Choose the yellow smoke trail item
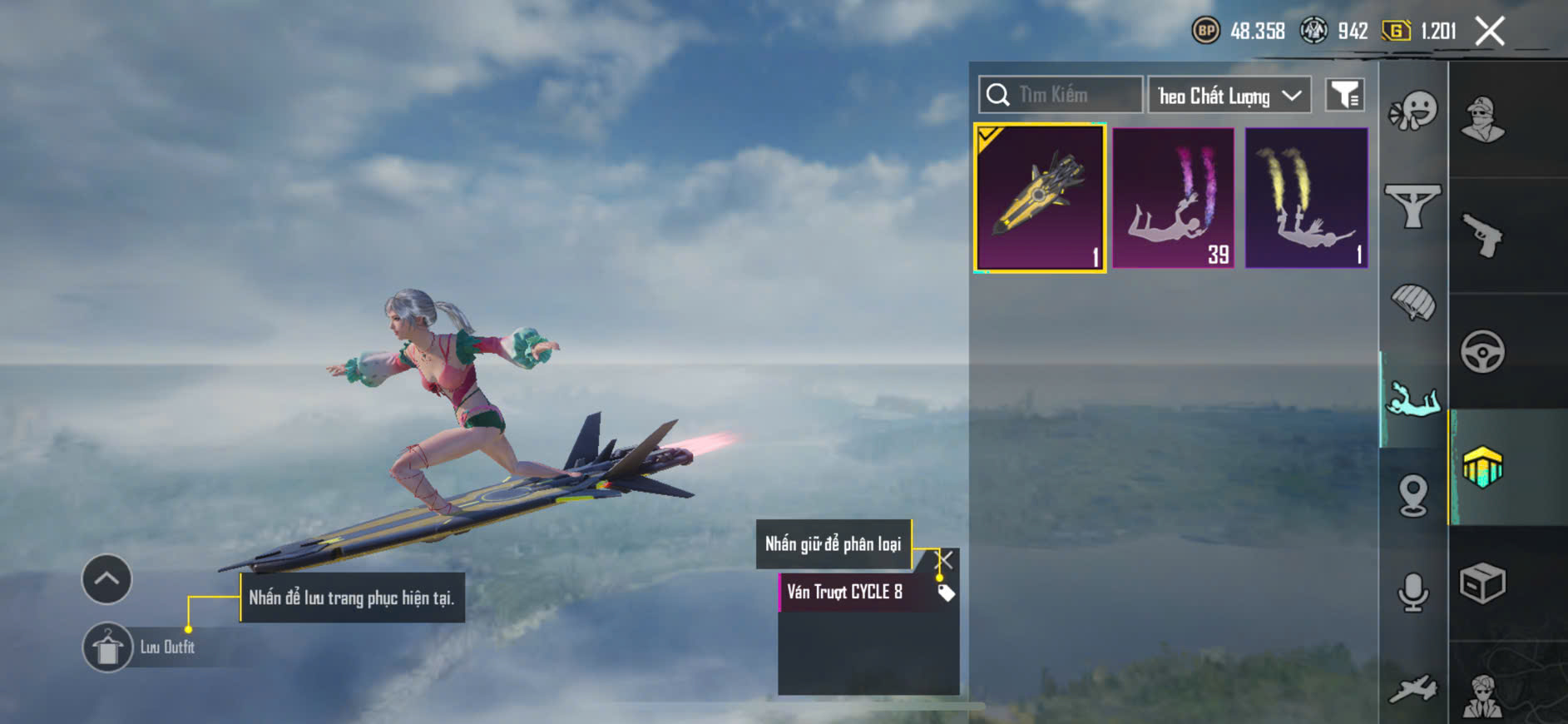Screen dimensions: 1568x724 pos(1306,198)
